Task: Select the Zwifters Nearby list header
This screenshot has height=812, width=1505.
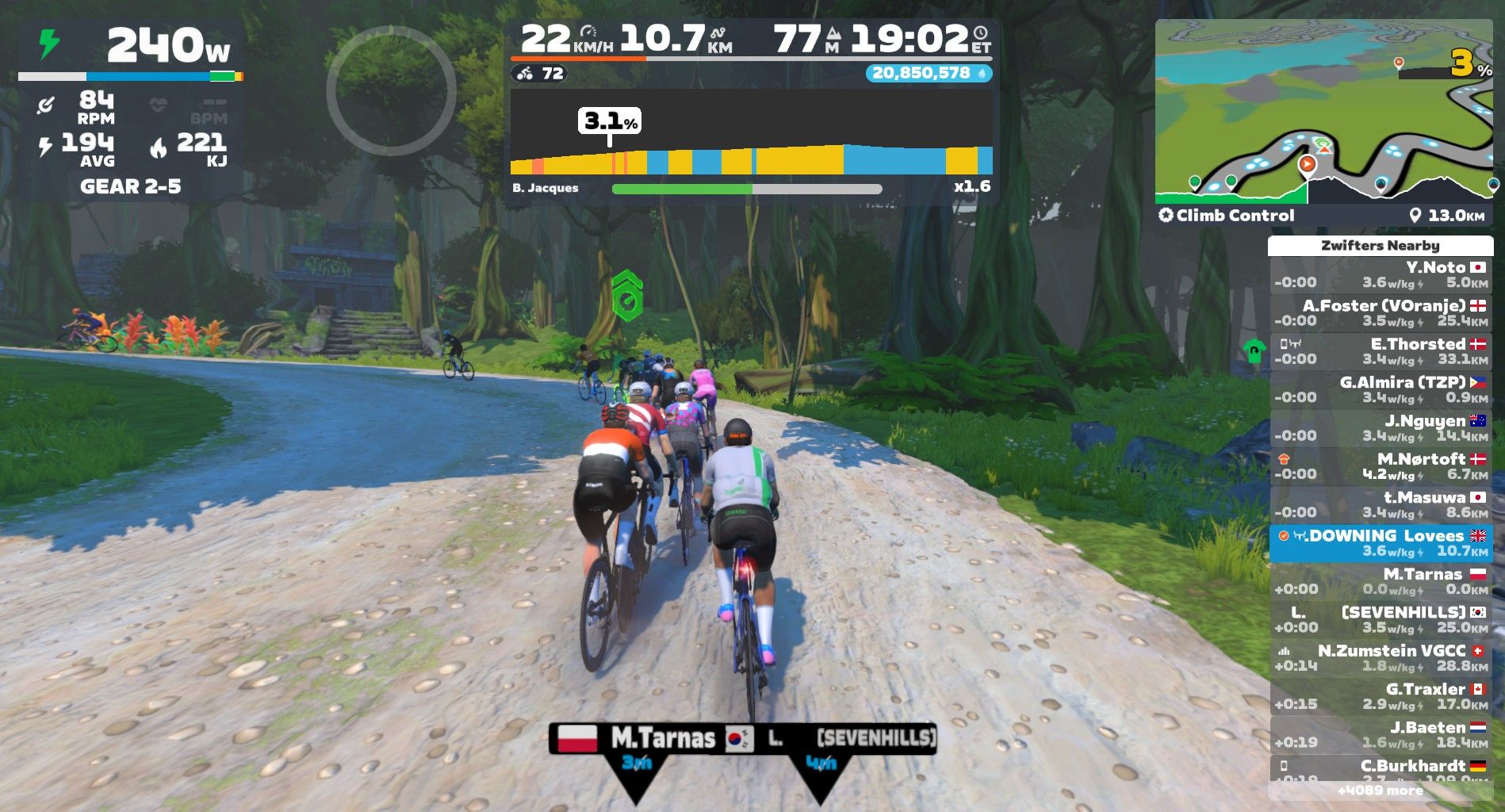Action: coord(1380,246)
